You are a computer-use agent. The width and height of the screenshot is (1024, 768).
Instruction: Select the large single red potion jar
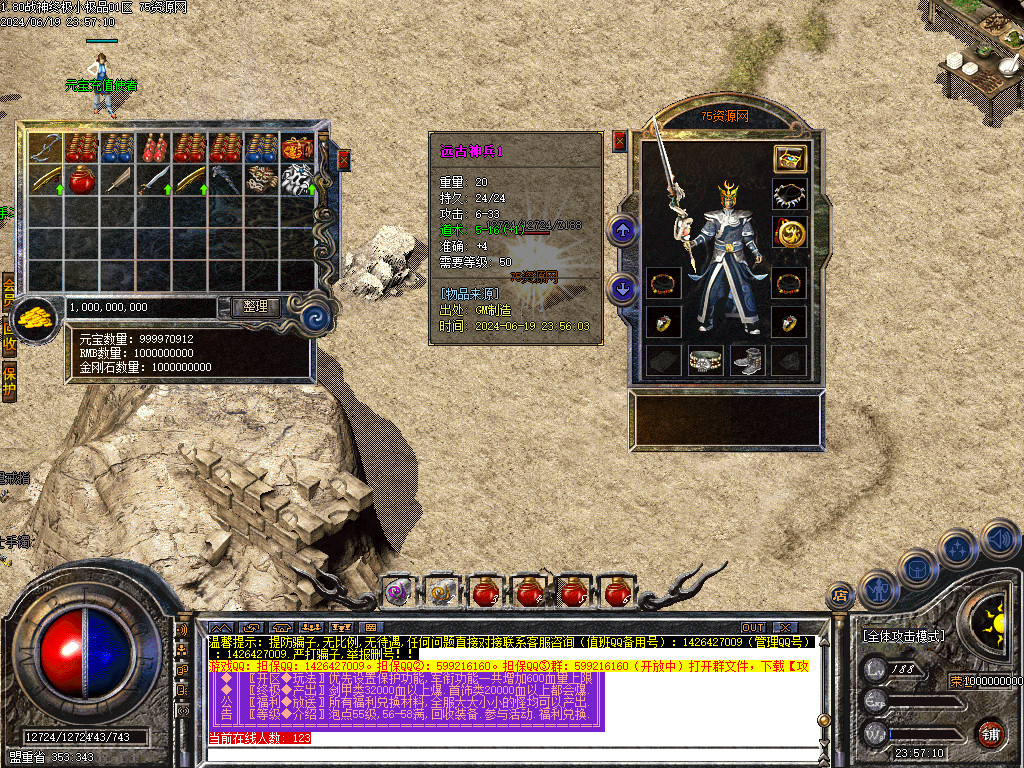pos(81,181)
